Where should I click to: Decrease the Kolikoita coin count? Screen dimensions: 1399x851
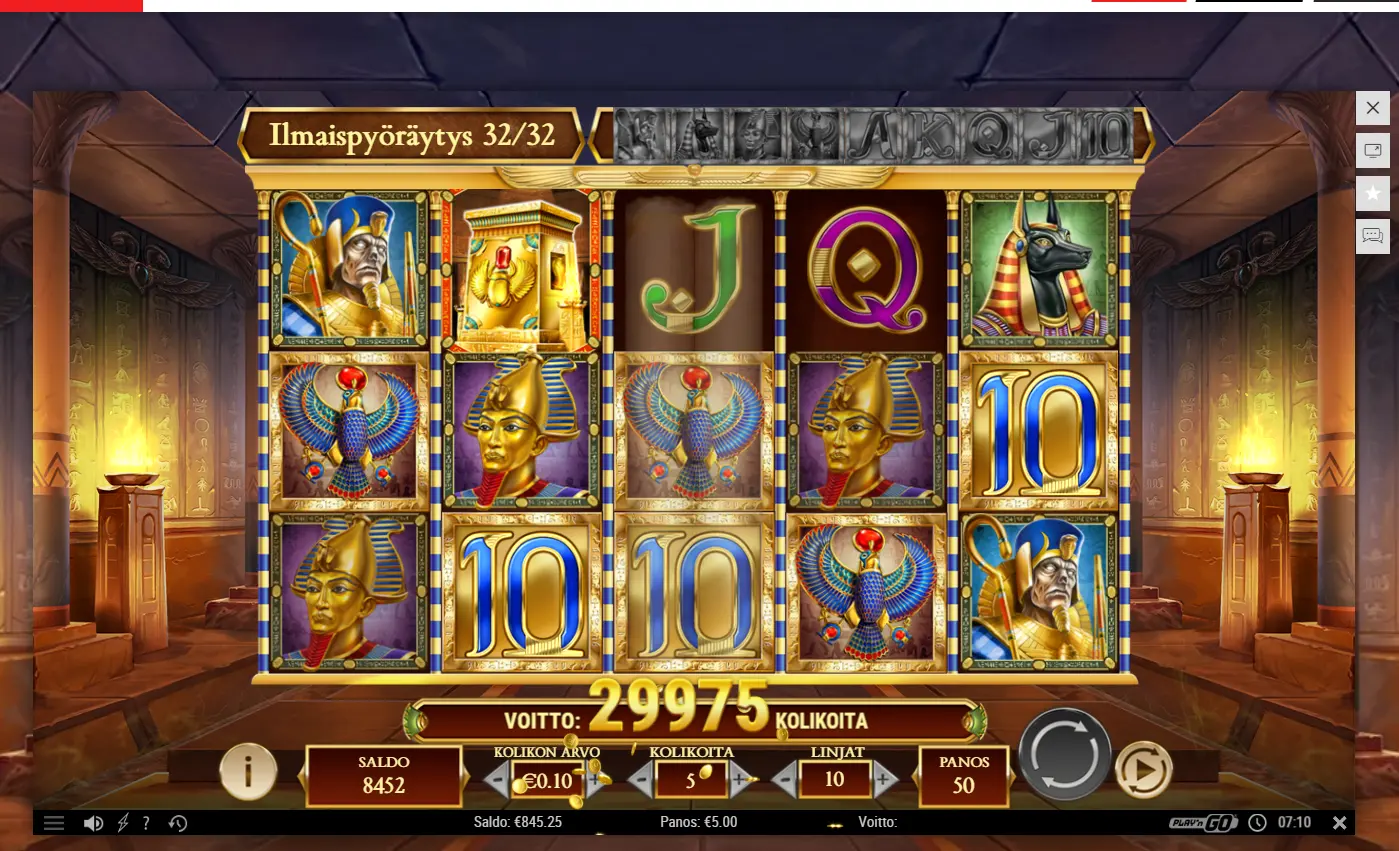point(641,779)
